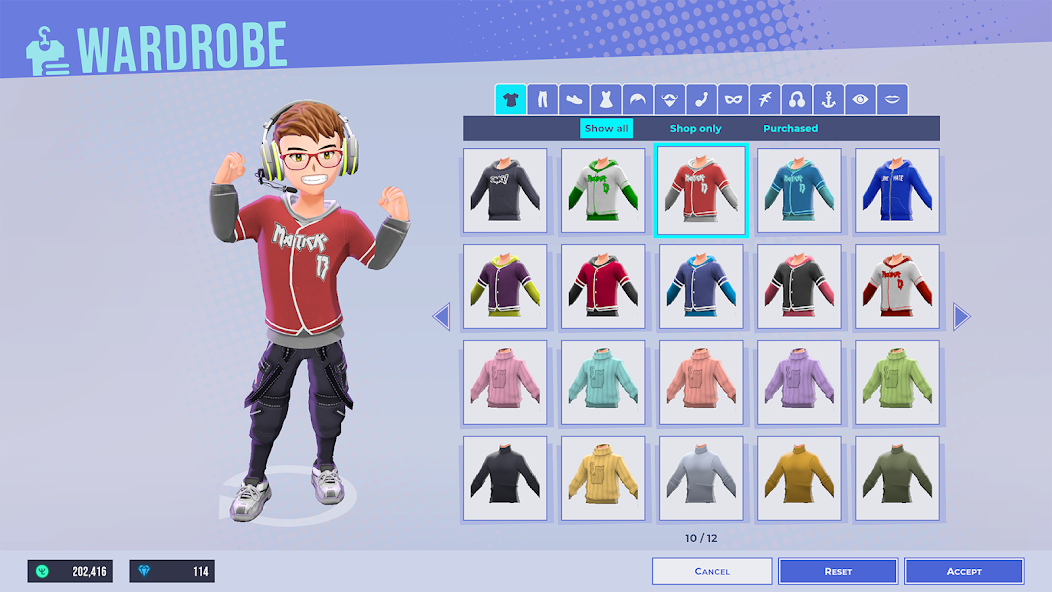Screen dimensions: 1052x592
Task: Filter items by Shop only
Action: click(695, 128)
